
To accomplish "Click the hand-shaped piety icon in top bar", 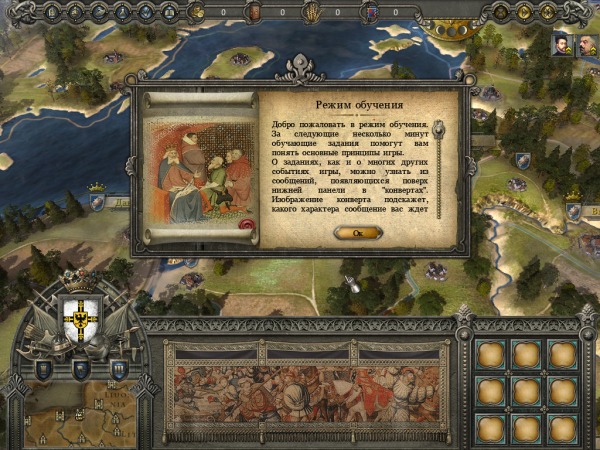I will click(311, 12).
